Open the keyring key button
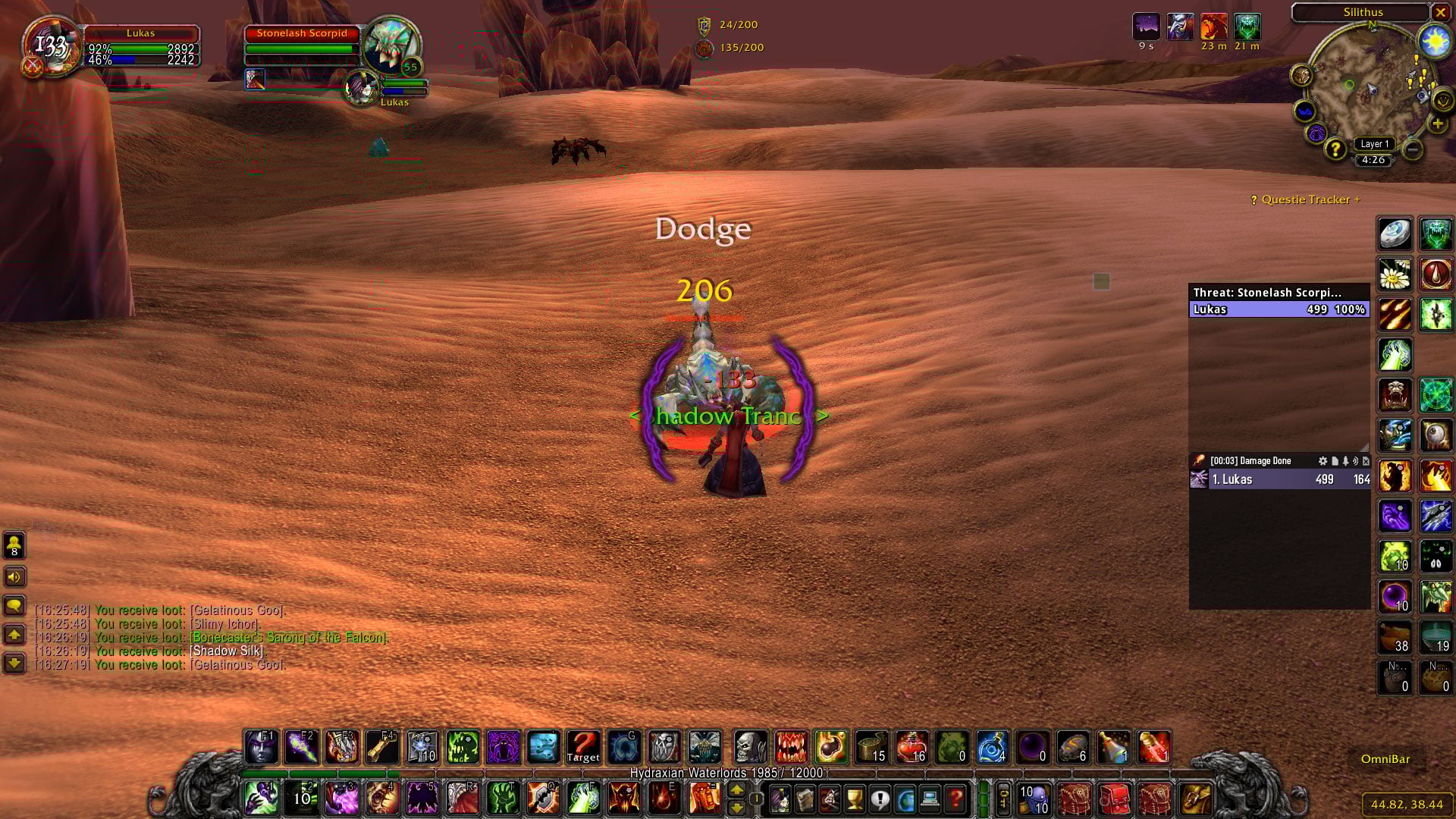 1003,799
